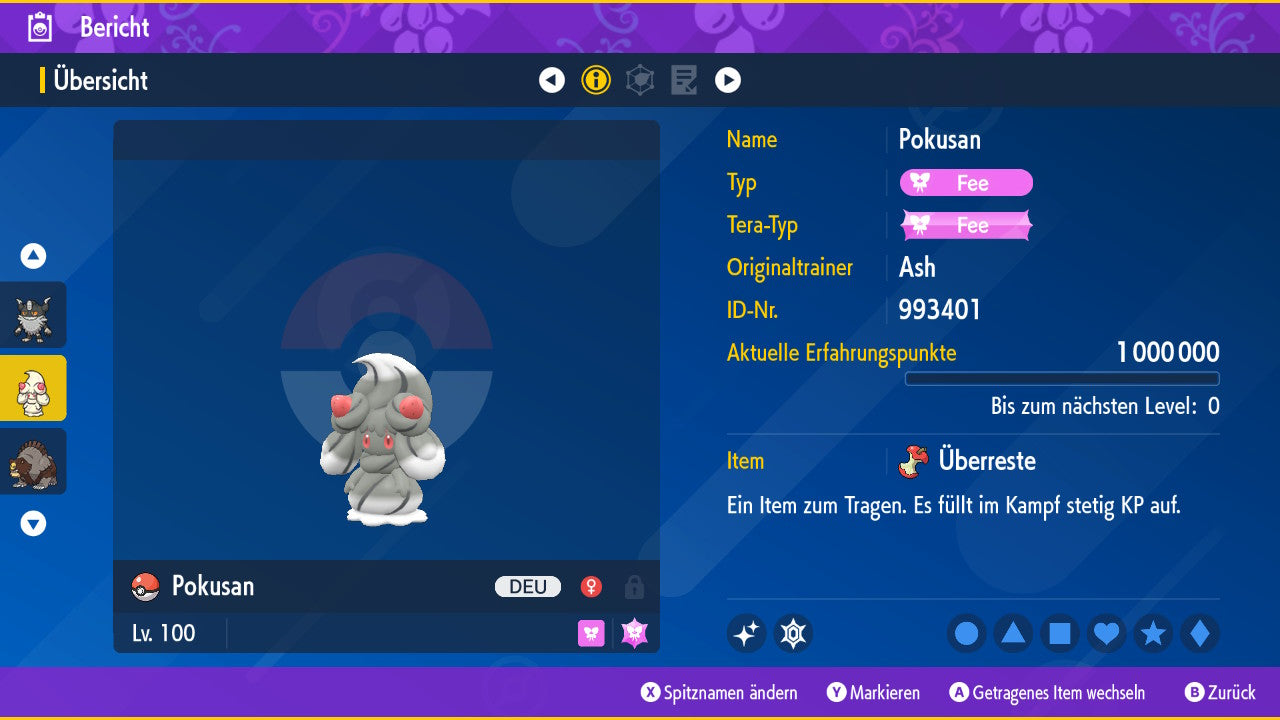Image resolution: width=1280 pixels, height=720 pixels.
Task: Toggle the star marking
Action: click(1153, 633)
